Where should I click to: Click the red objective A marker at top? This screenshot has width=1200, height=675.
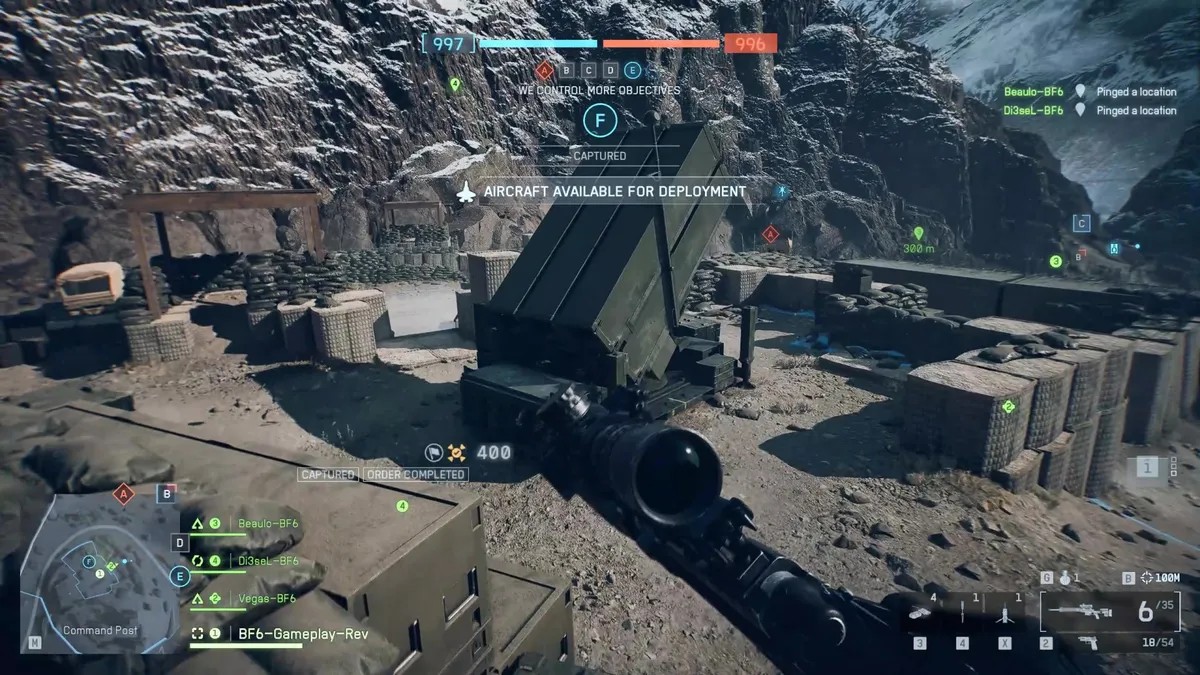click(x=544, y=70)
